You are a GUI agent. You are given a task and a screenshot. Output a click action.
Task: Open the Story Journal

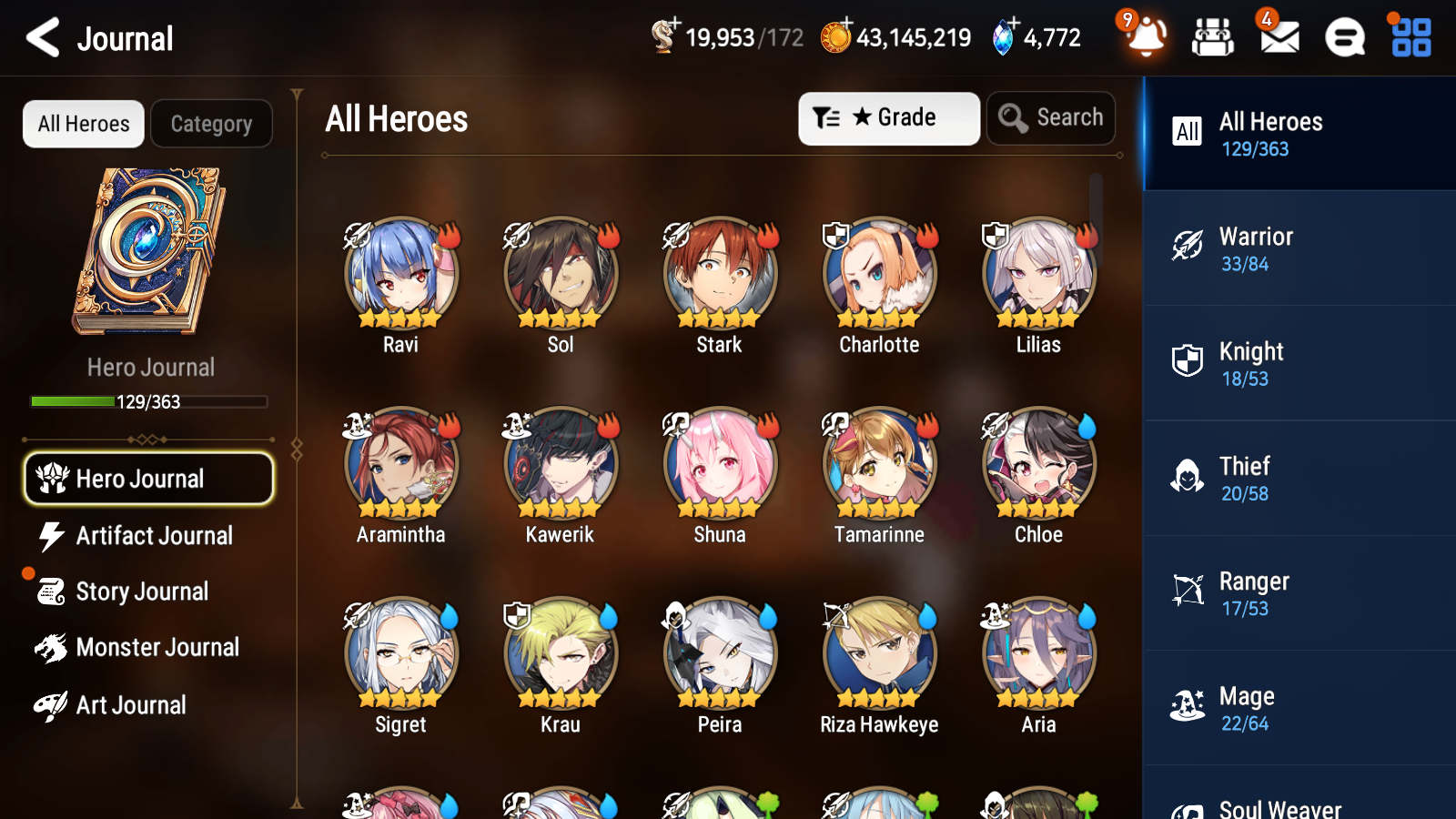pos(141,591)
